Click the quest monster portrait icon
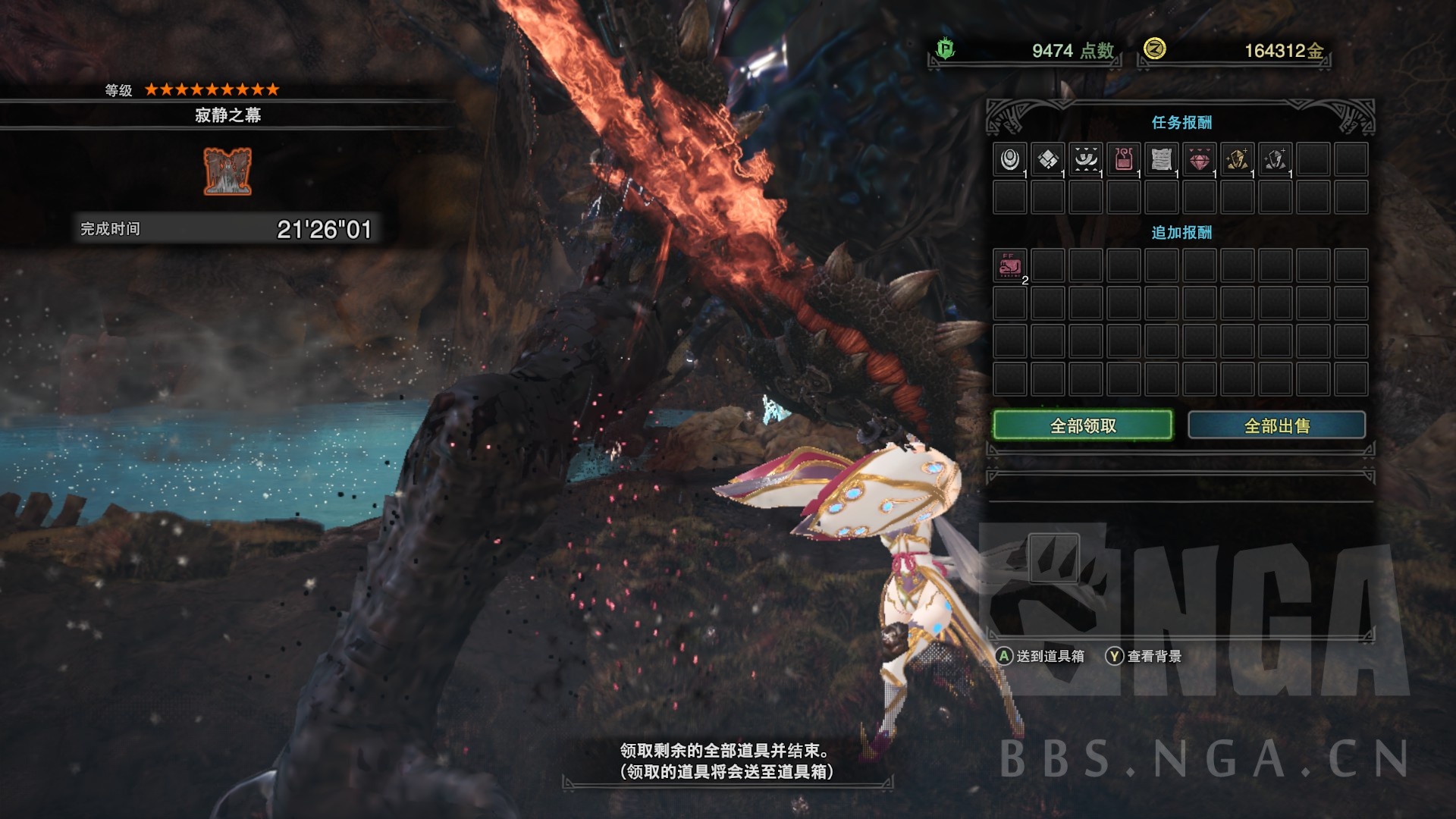 227,171
